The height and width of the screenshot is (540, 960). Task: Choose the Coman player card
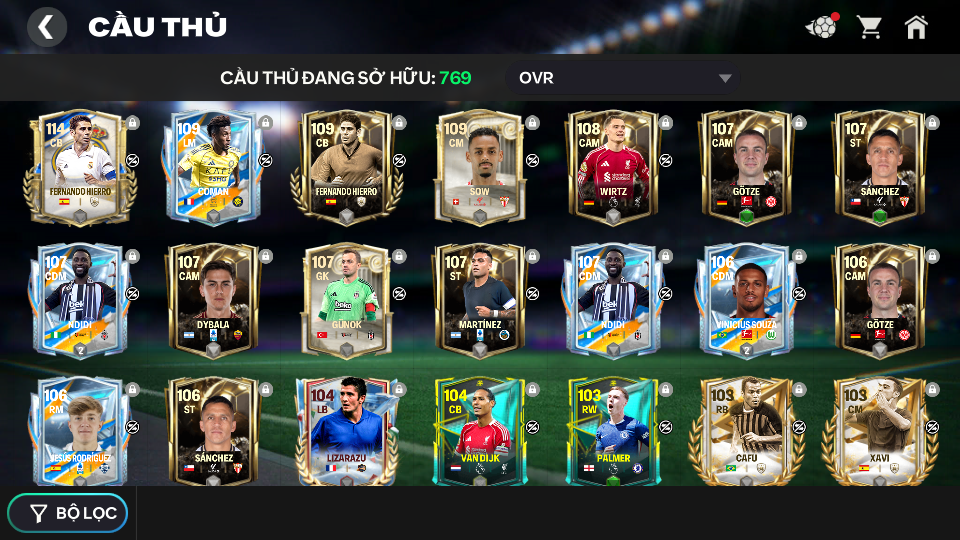(x=213, y=165)
